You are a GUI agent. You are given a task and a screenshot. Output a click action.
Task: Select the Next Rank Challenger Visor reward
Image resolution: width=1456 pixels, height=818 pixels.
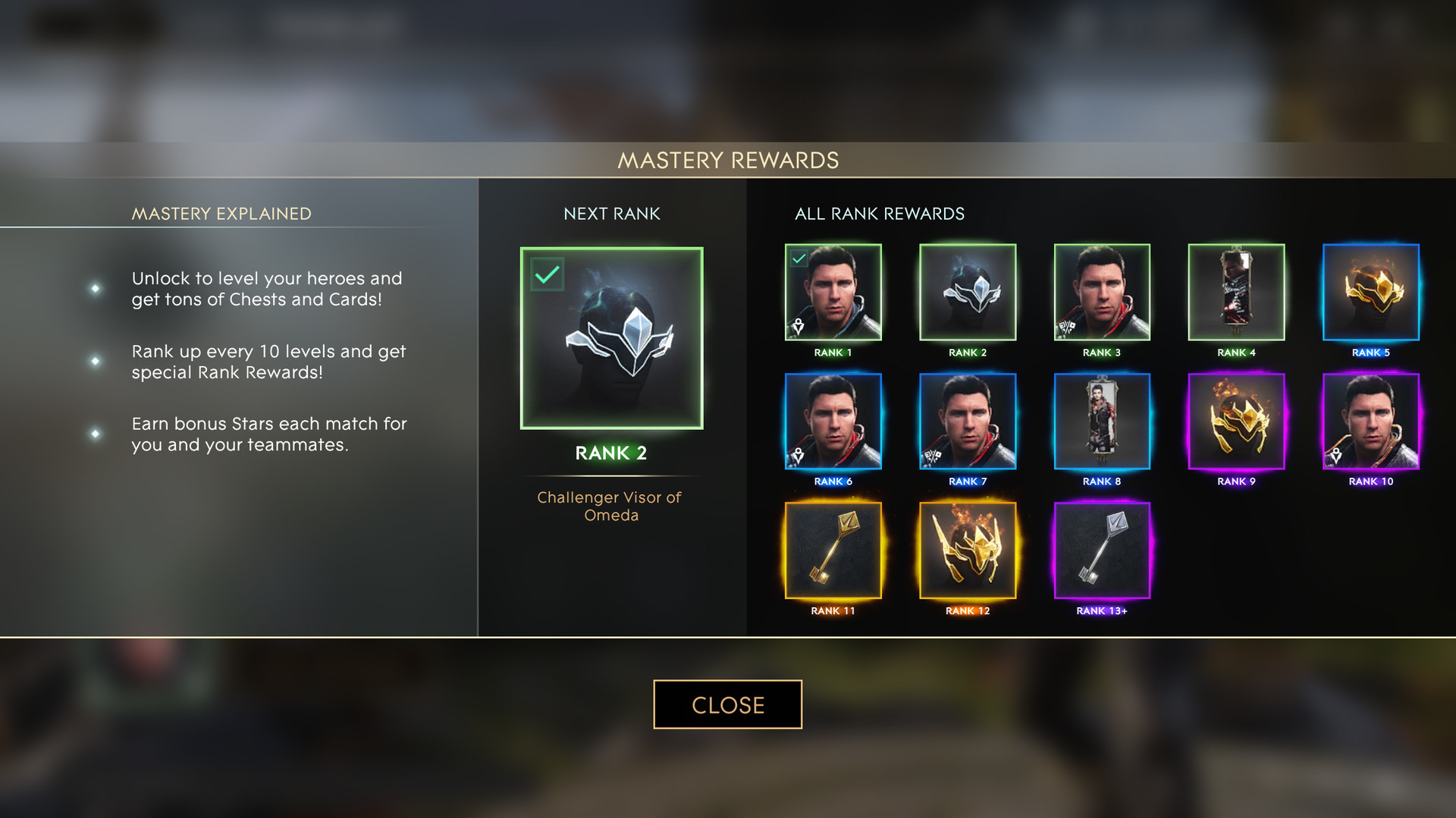pos(611,338)
